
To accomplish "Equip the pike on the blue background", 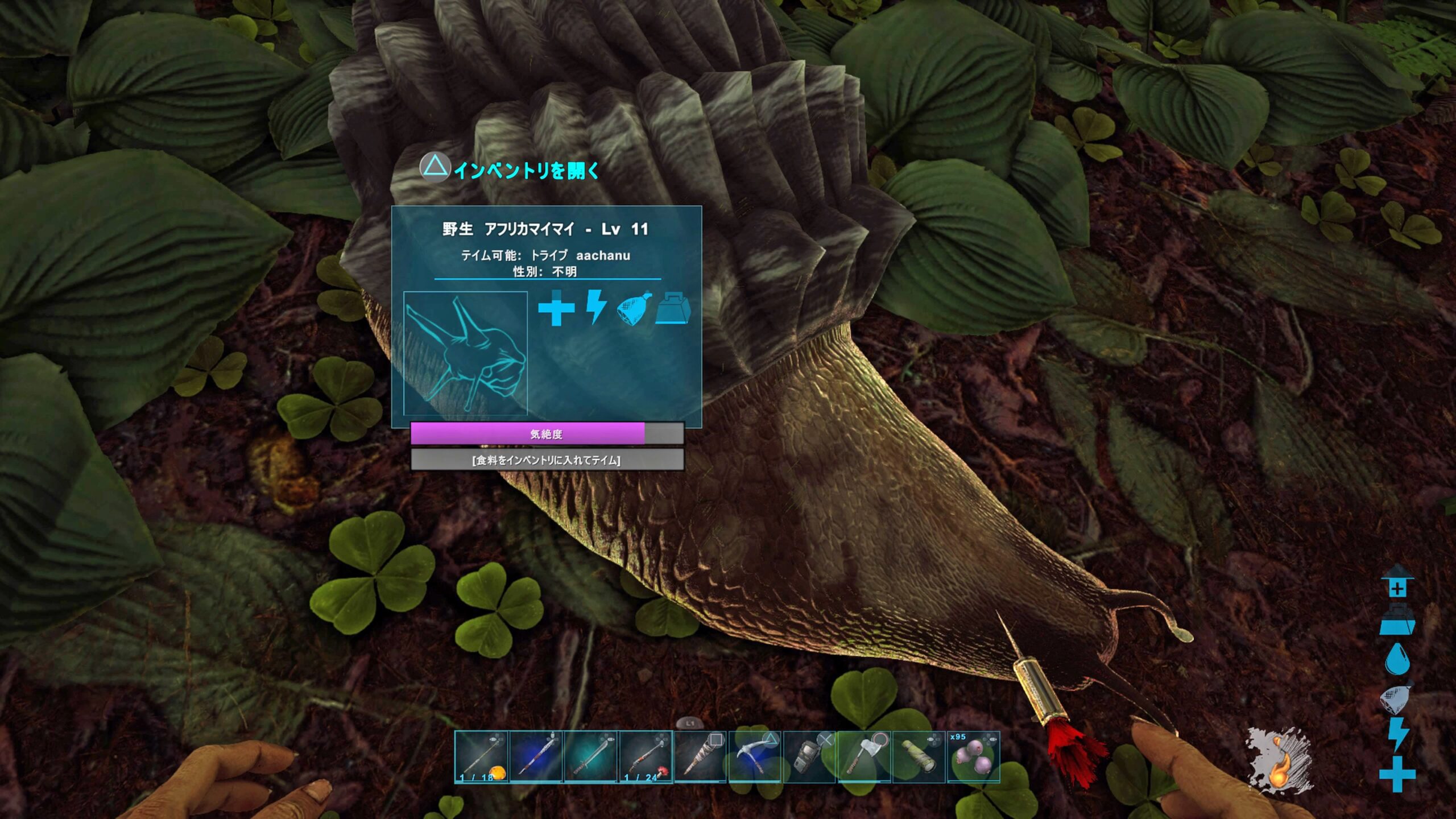I will (x=536, y=757).
